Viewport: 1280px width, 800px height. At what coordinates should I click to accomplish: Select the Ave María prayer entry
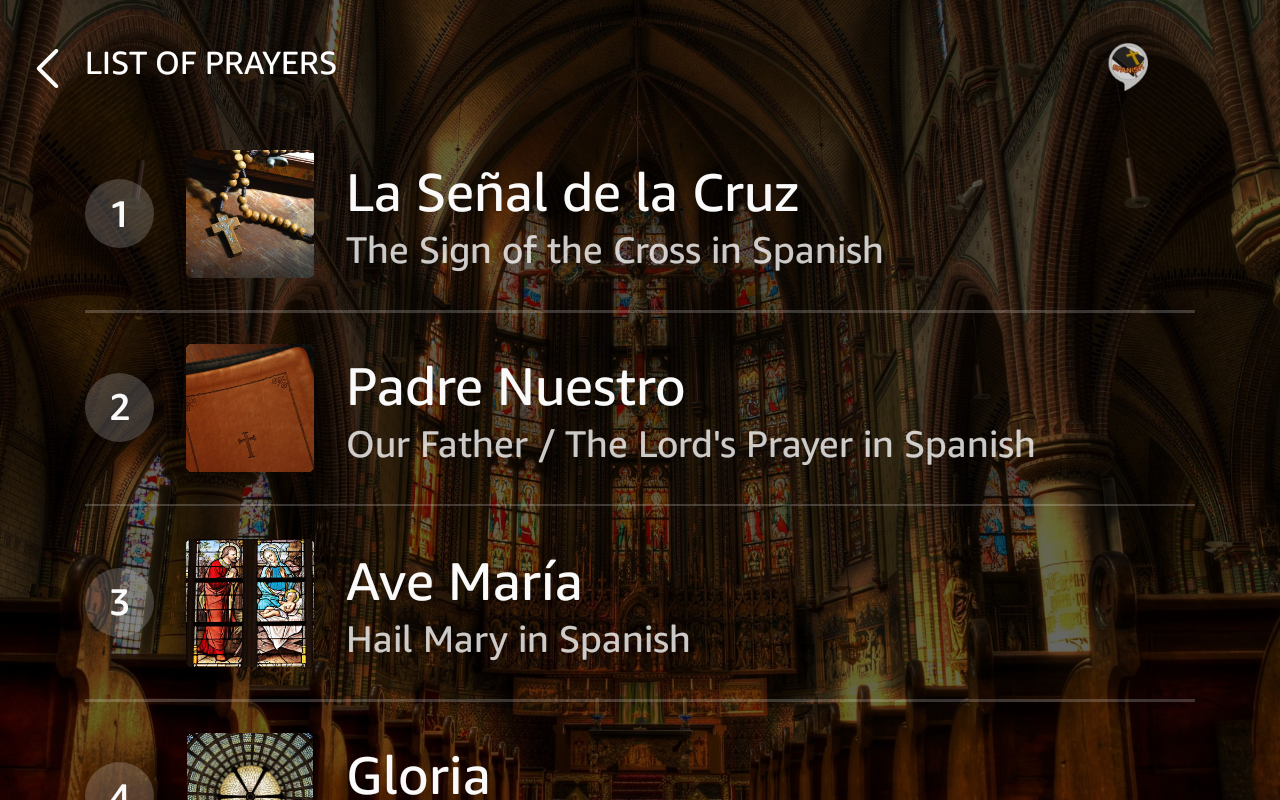pos(465,582)
